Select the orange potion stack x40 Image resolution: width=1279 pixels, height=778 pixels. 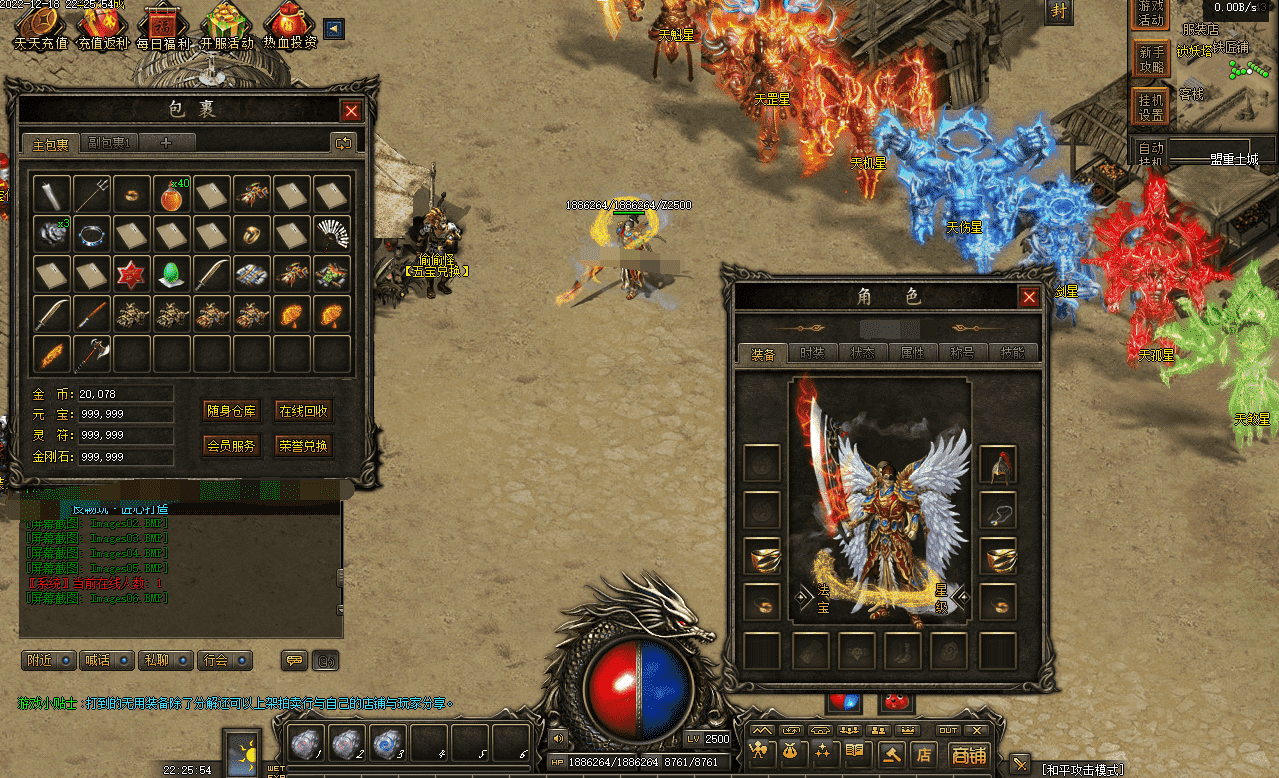(x=171, y=194)
